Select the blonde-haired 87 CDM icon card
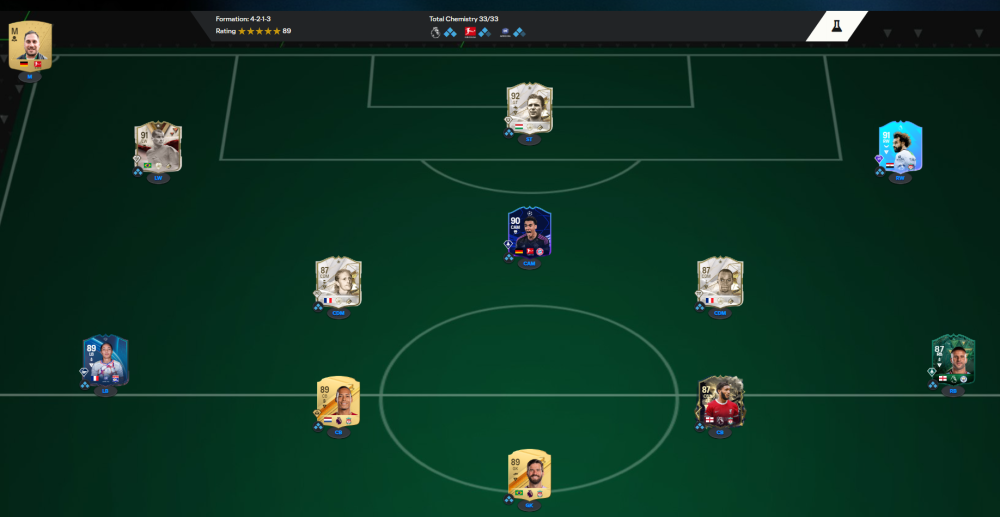 point(338,283)
